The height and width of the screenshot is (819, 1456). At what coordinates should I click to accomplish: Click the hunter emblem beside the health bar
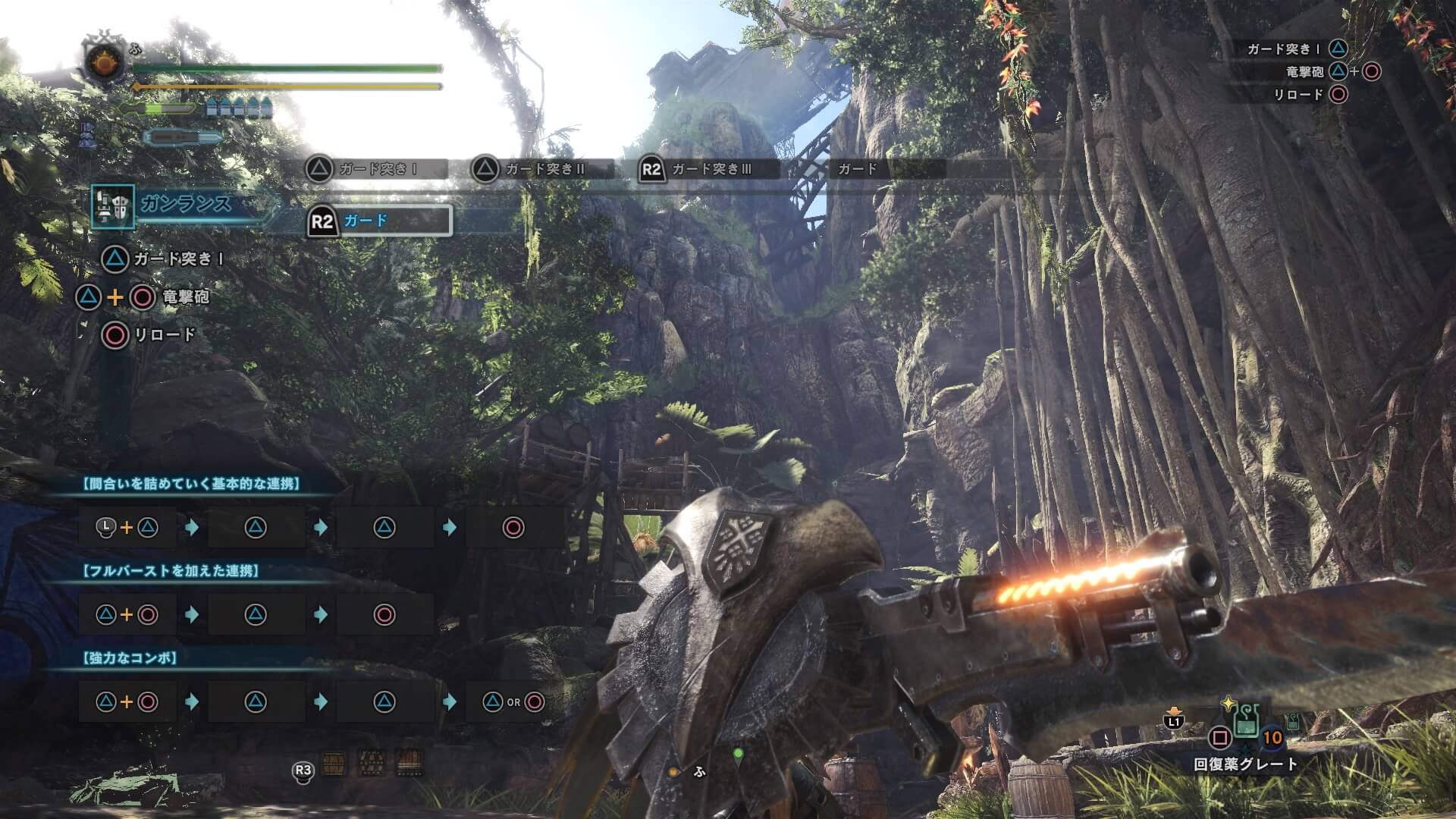pos(105,61)
